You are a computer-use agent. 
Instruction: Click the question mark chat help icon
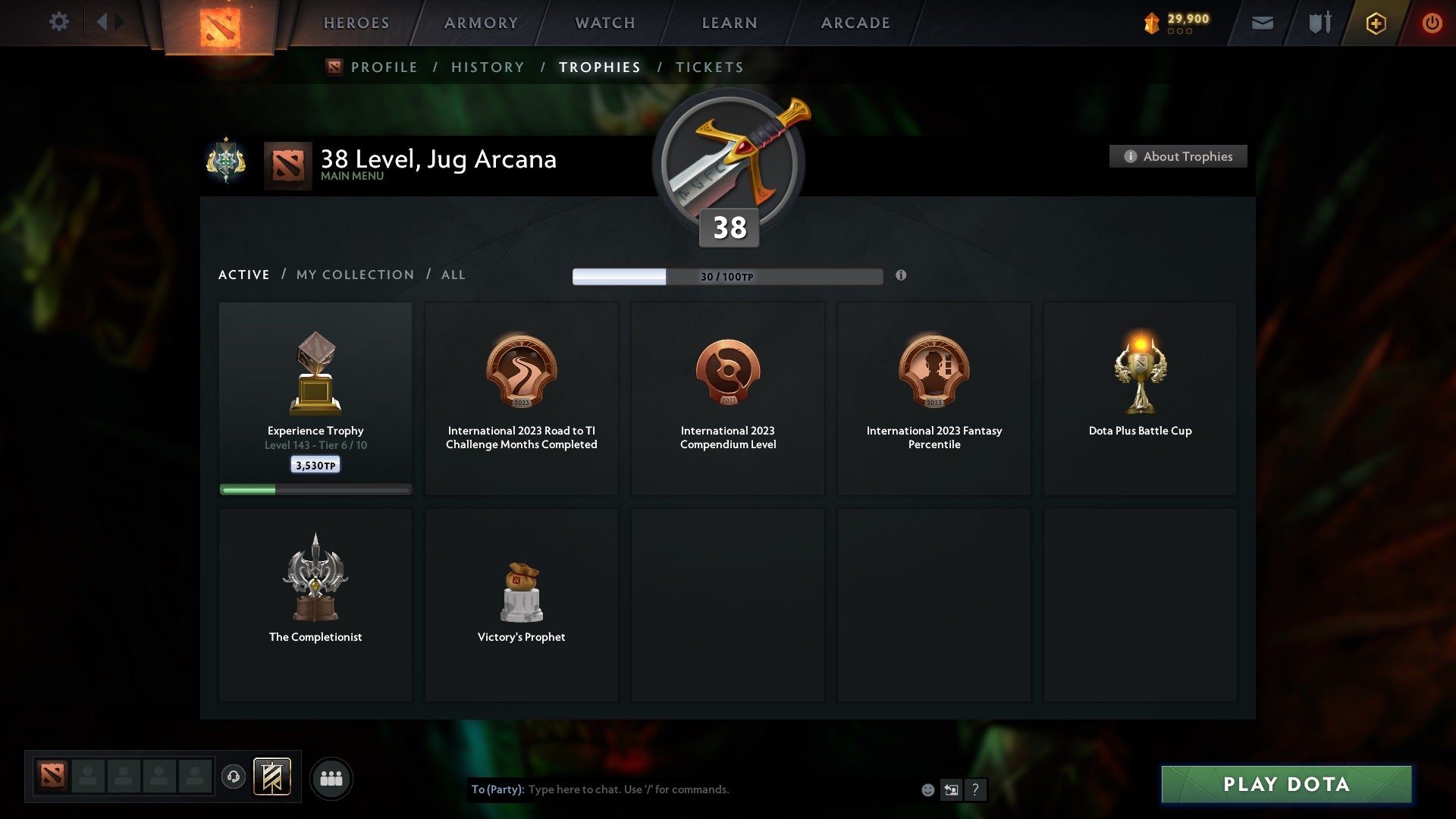click(x=975, y=789)
